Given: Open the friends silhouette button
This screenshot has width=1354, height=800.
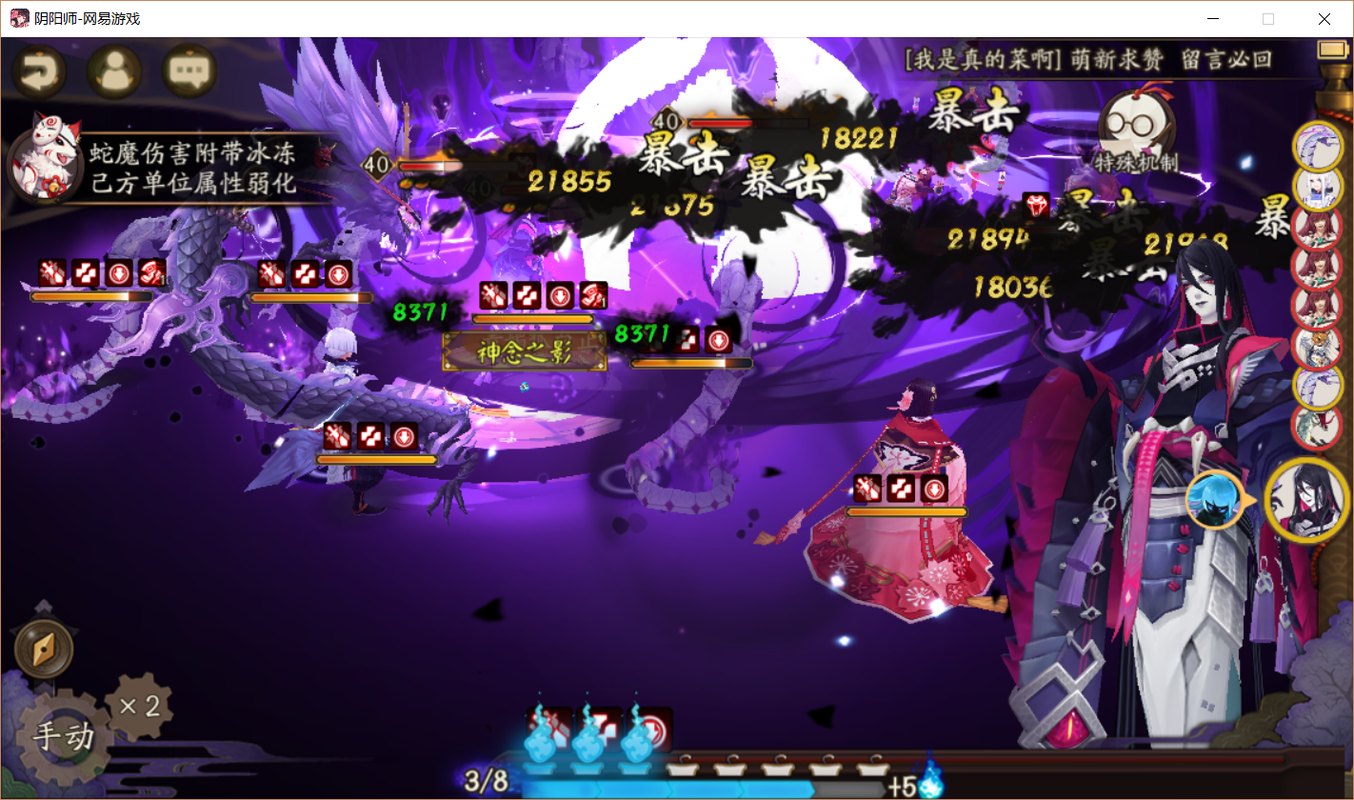Looking at the screenshot, I should tap(114, 70).
